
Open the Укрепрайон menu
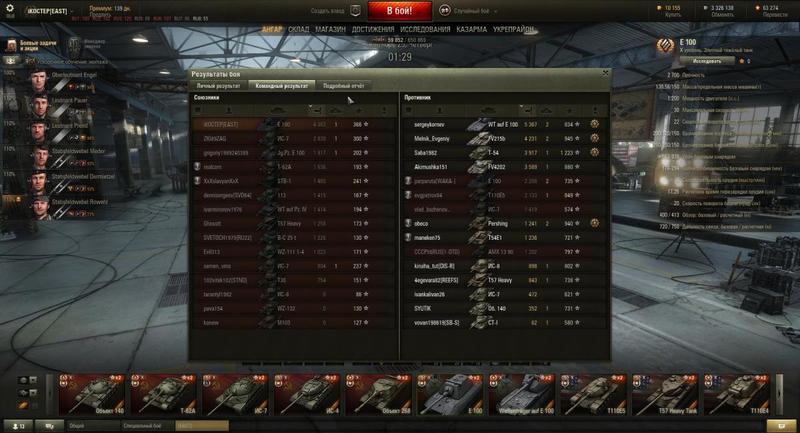coord(512,30)
